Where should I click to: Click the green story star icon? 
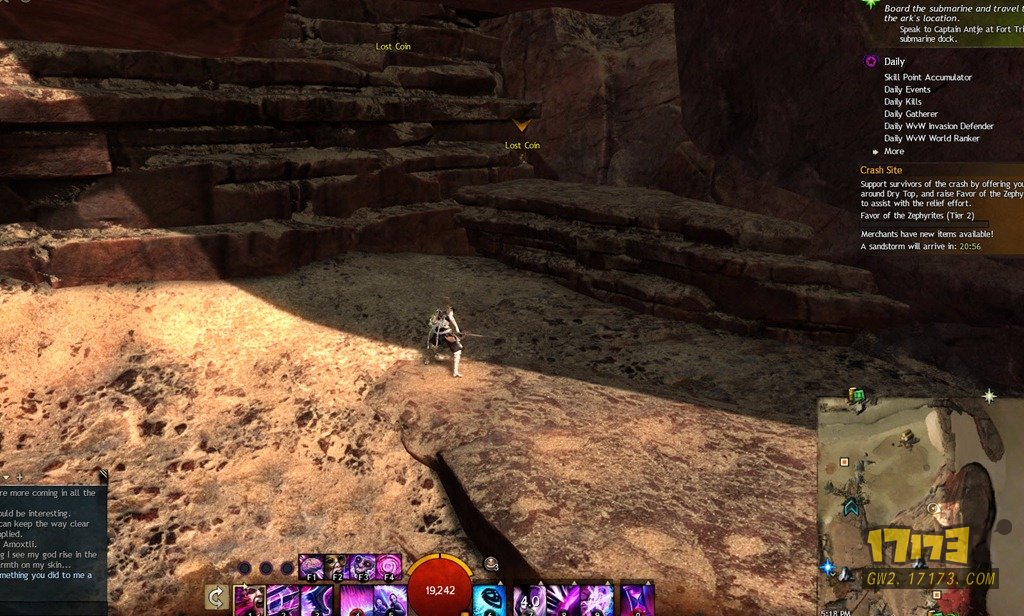click(871, 5)
